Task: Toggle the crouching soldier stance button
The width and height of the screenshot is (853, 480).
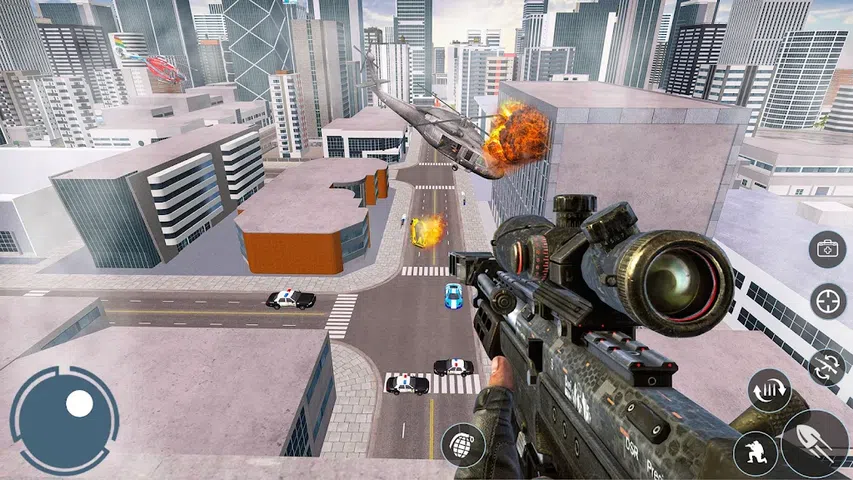Action: tap(755, 454)
